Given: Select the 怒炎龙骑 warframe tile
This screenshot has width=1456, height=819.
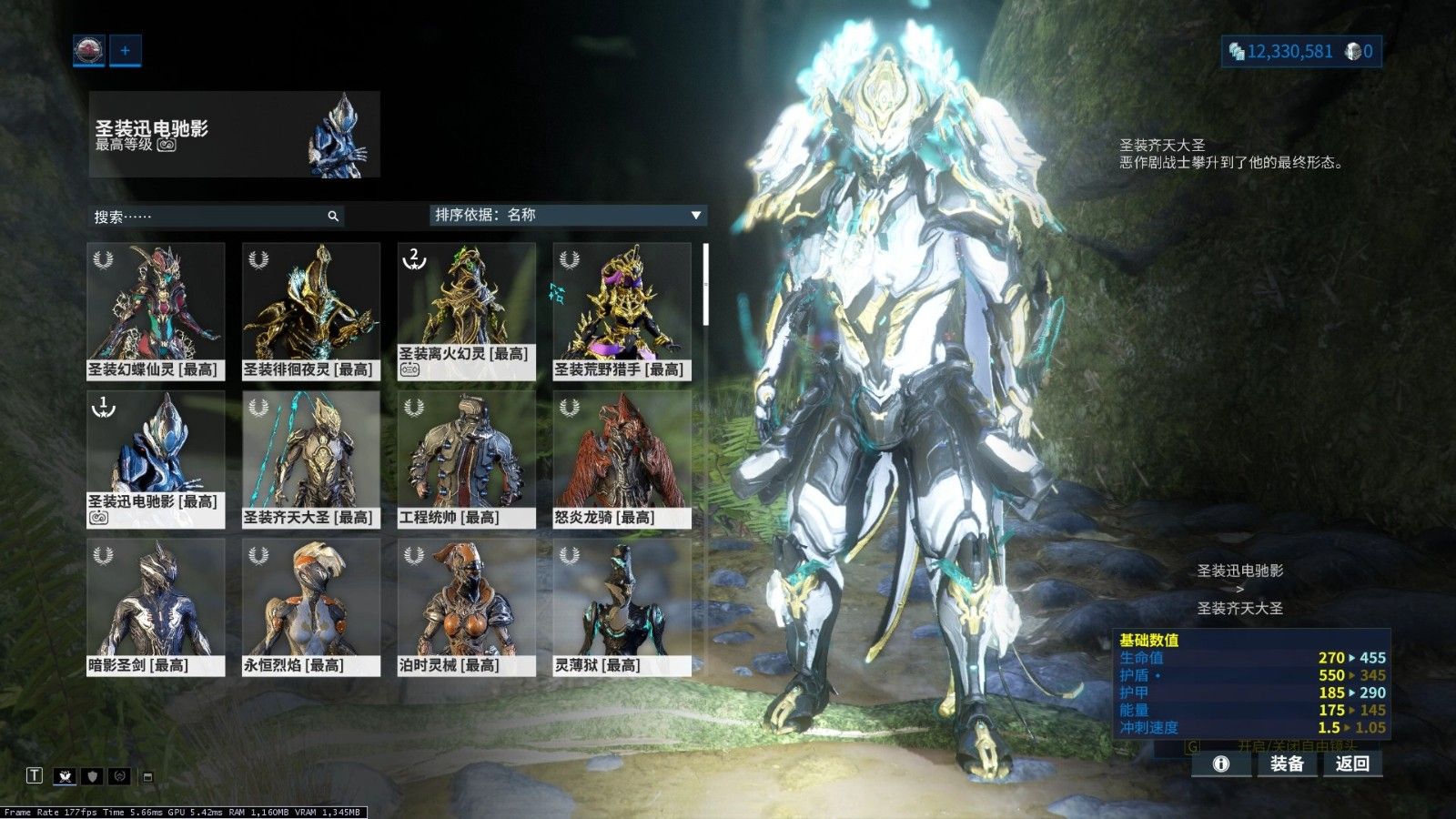Looking at the screenshot, I should pos(622,460).
